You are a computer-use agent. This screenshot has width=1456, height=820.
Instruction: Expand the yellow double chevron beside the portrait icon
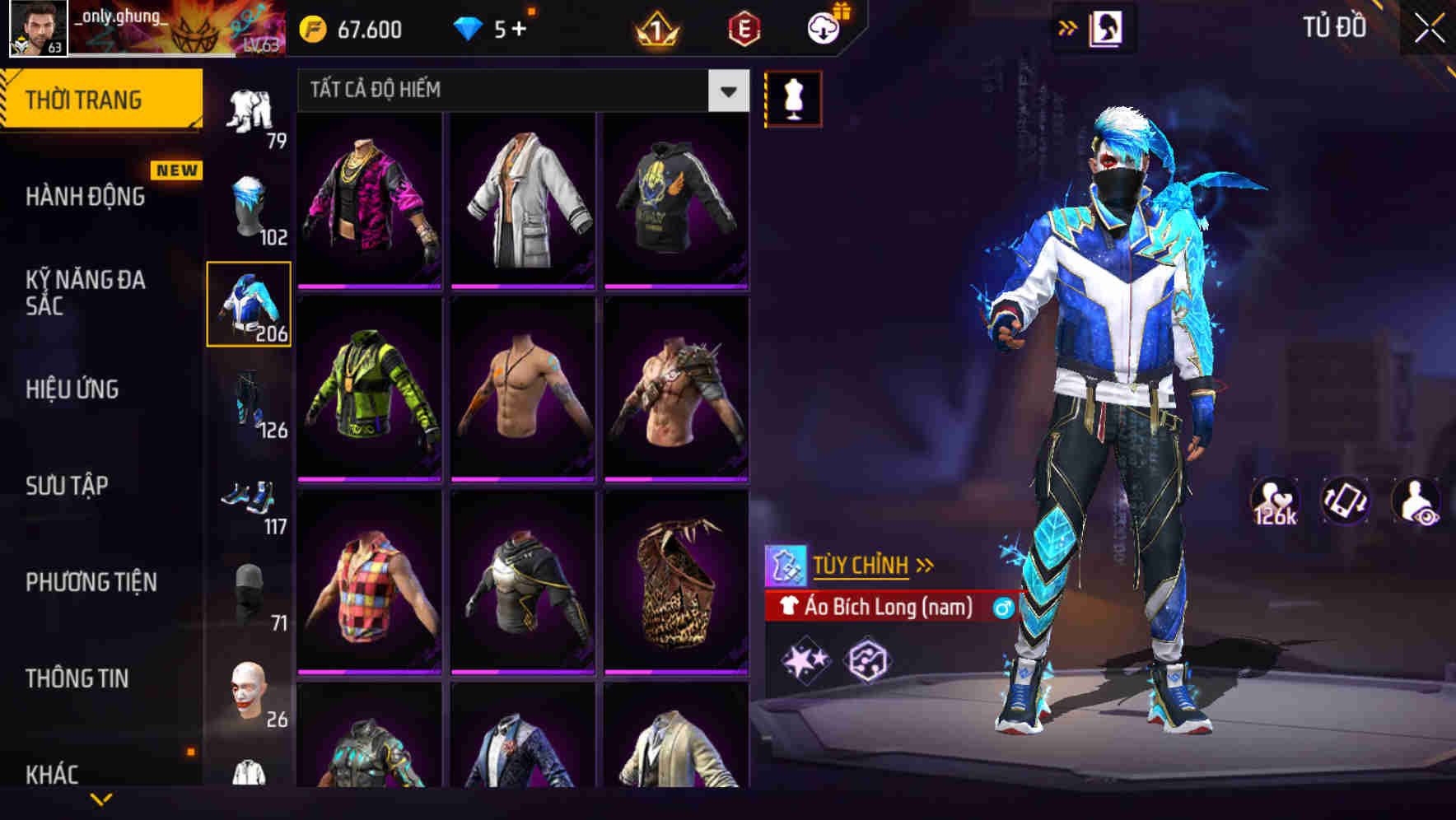[x=1067, y=26]
